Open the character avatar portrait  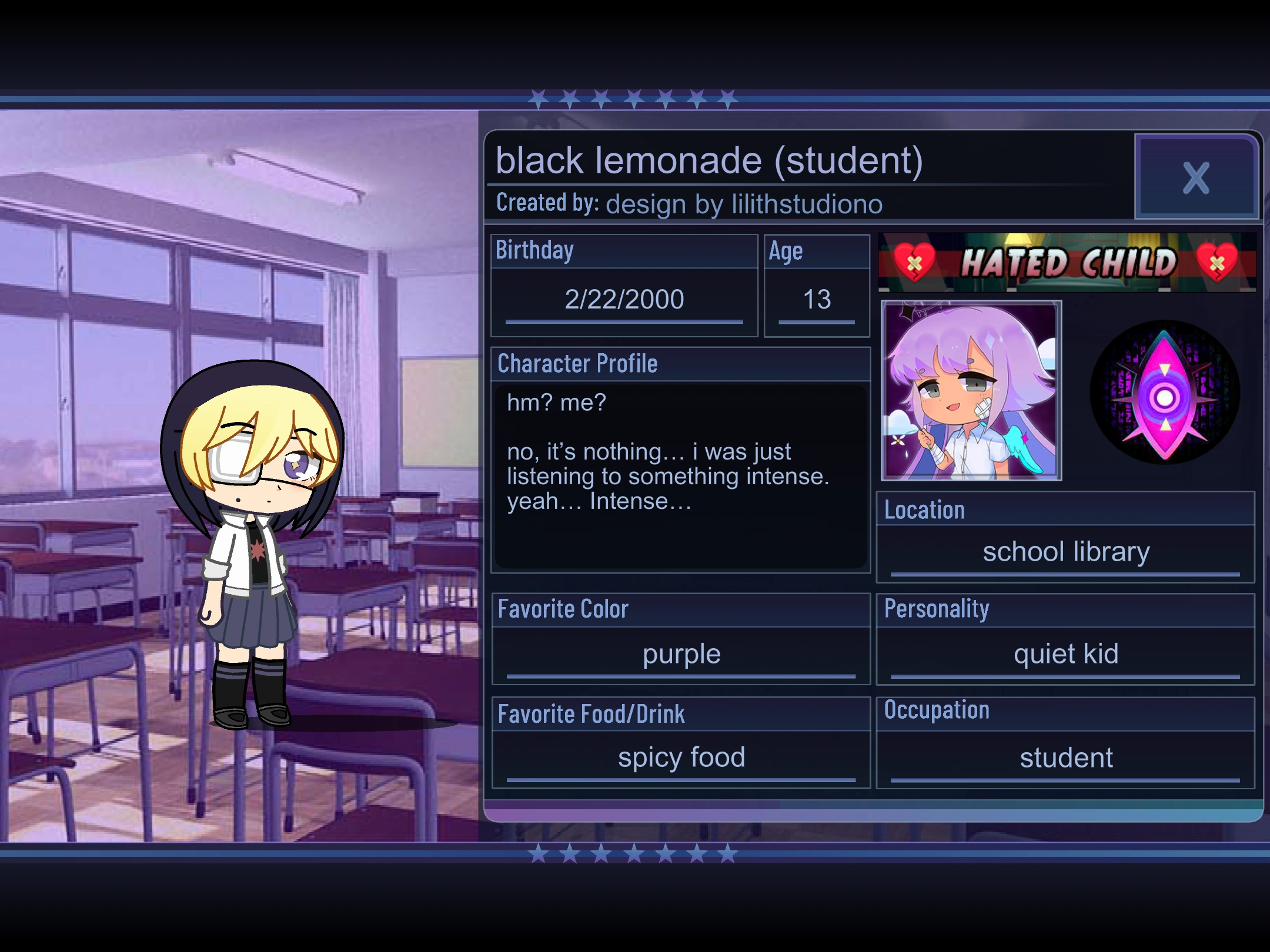(x=970, y=391)
